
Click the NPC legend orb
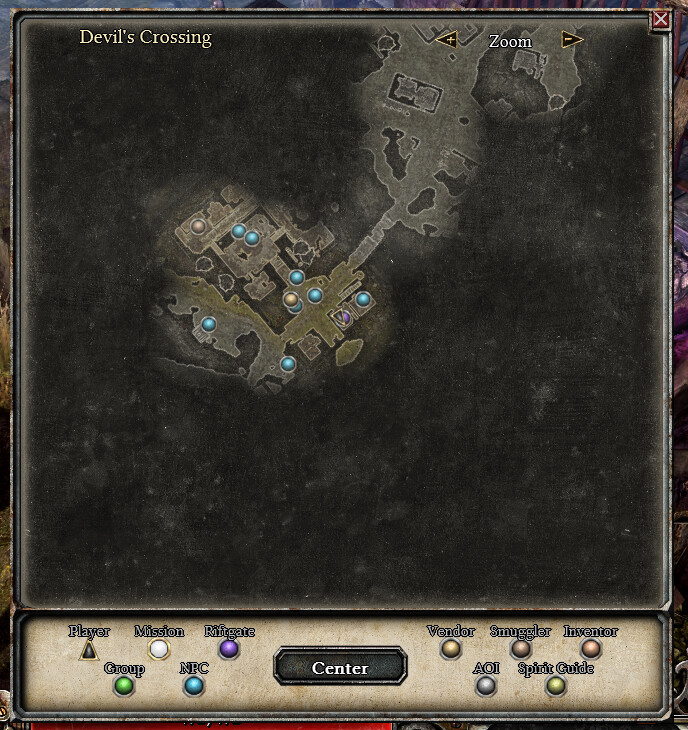(x=194, y=686)
